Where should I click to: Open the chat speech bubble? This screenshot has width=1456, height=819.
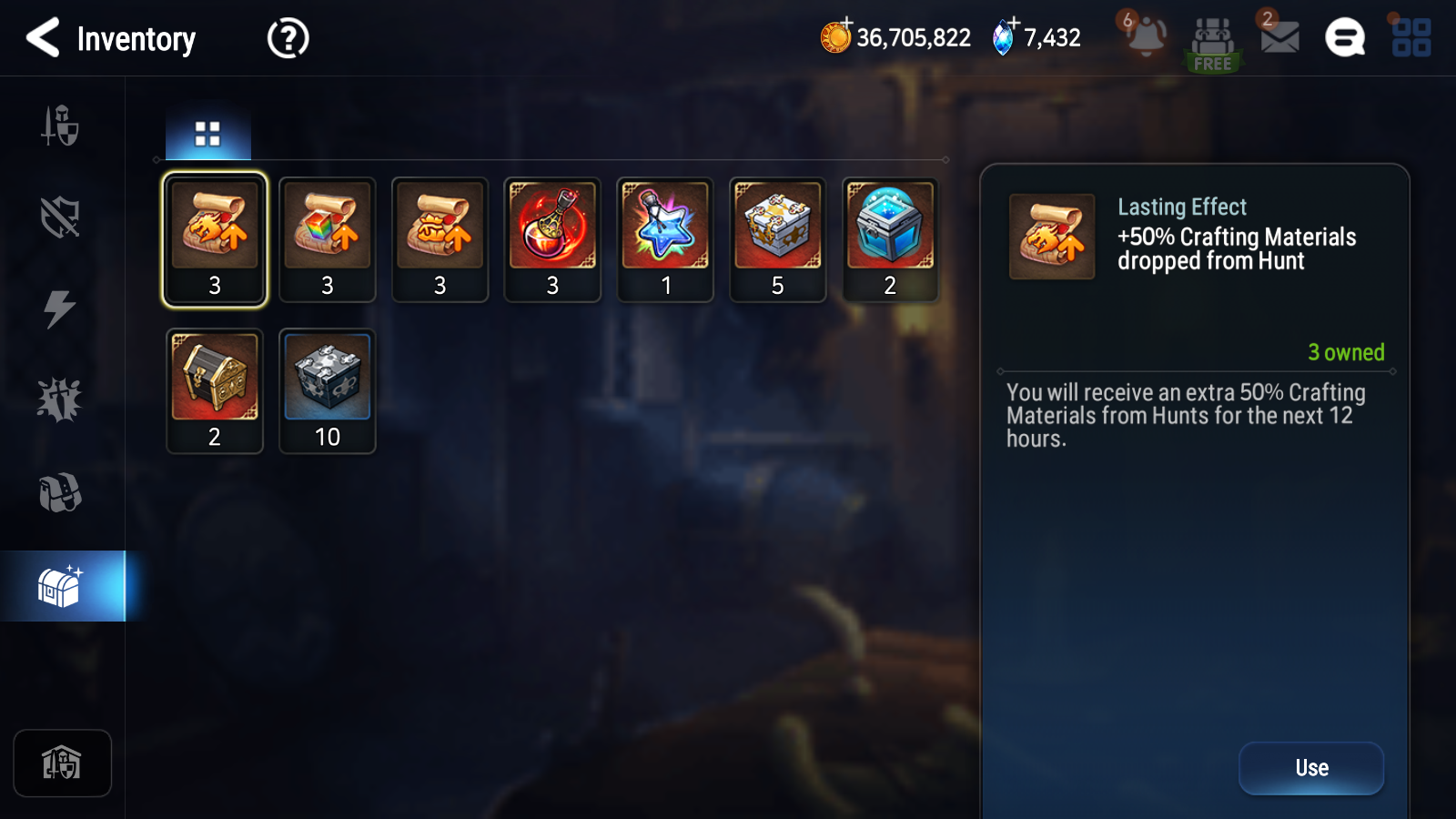1345,38
